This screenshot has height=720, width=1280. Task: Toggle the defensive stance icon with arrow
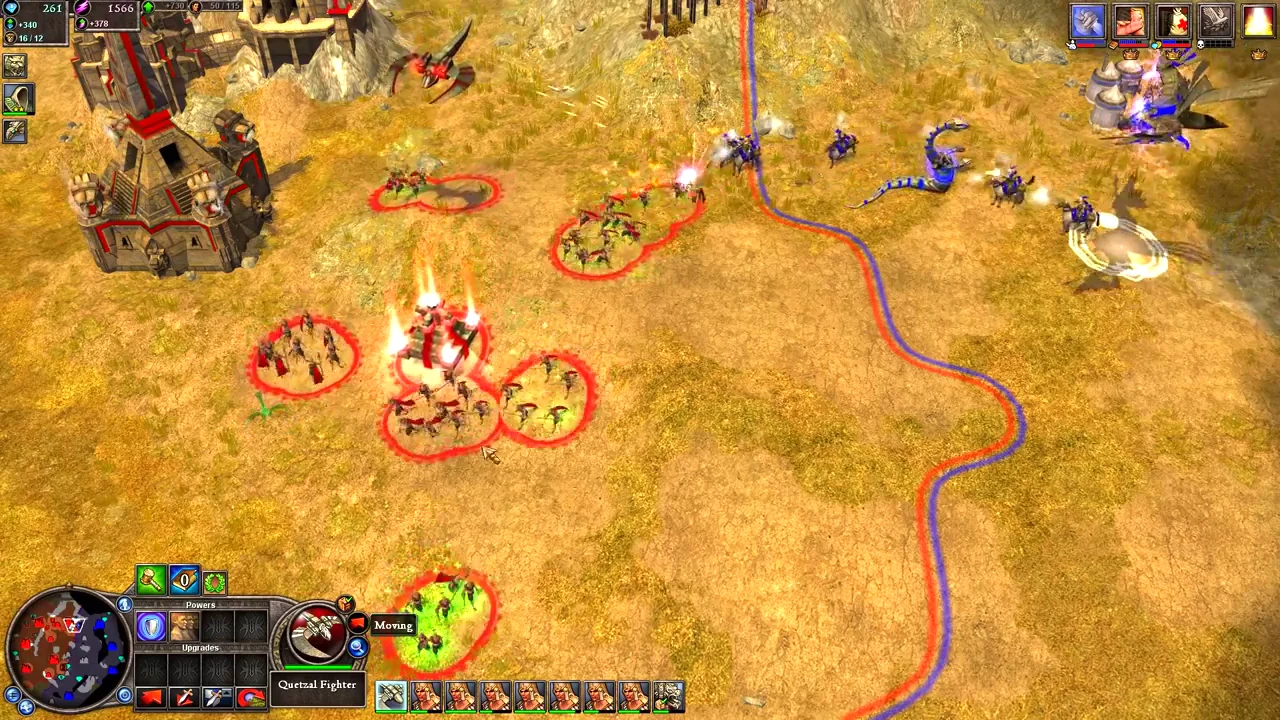point(217,697)
